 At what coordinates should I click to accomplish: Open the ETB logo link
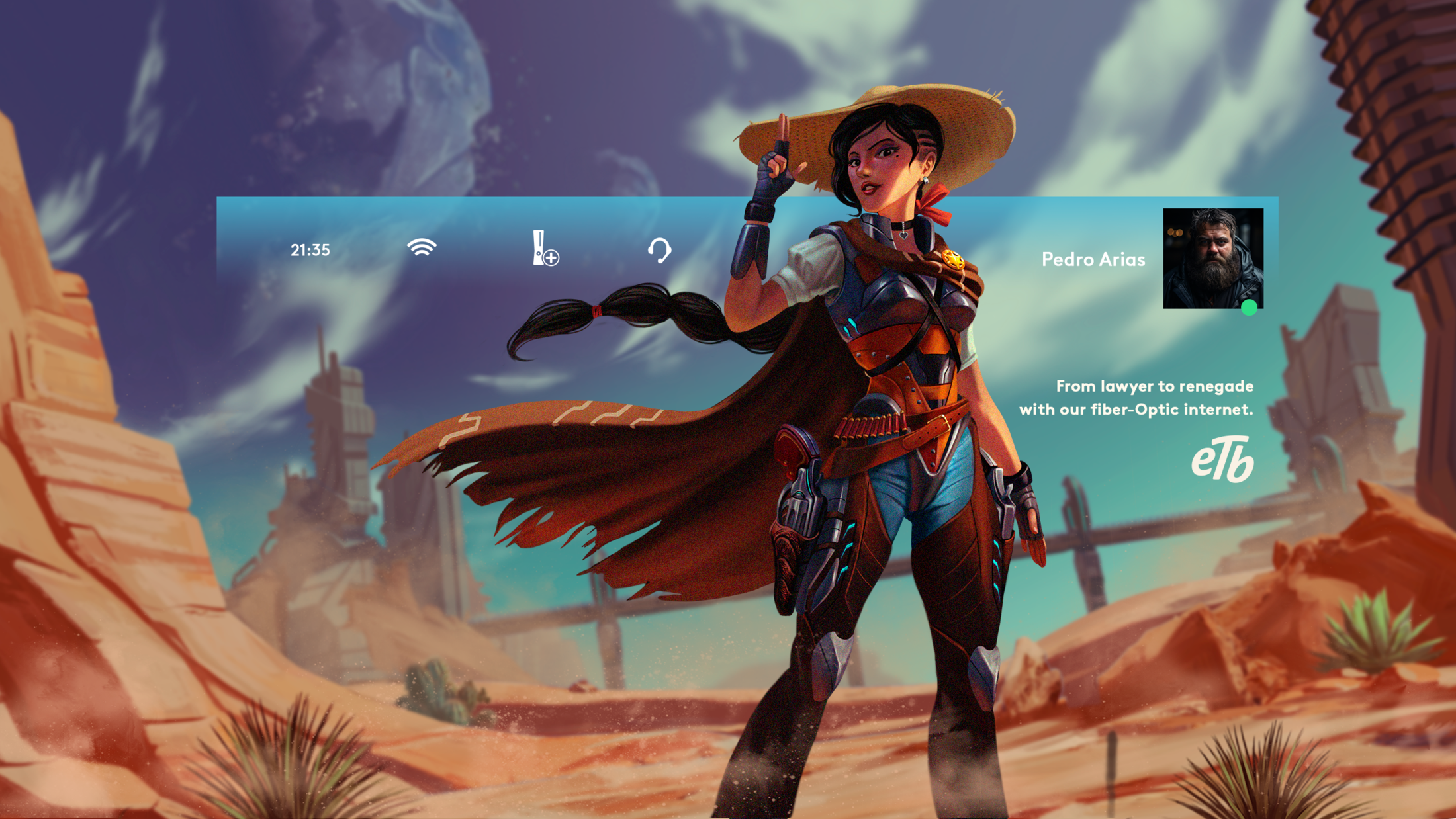click(1222, 460)
